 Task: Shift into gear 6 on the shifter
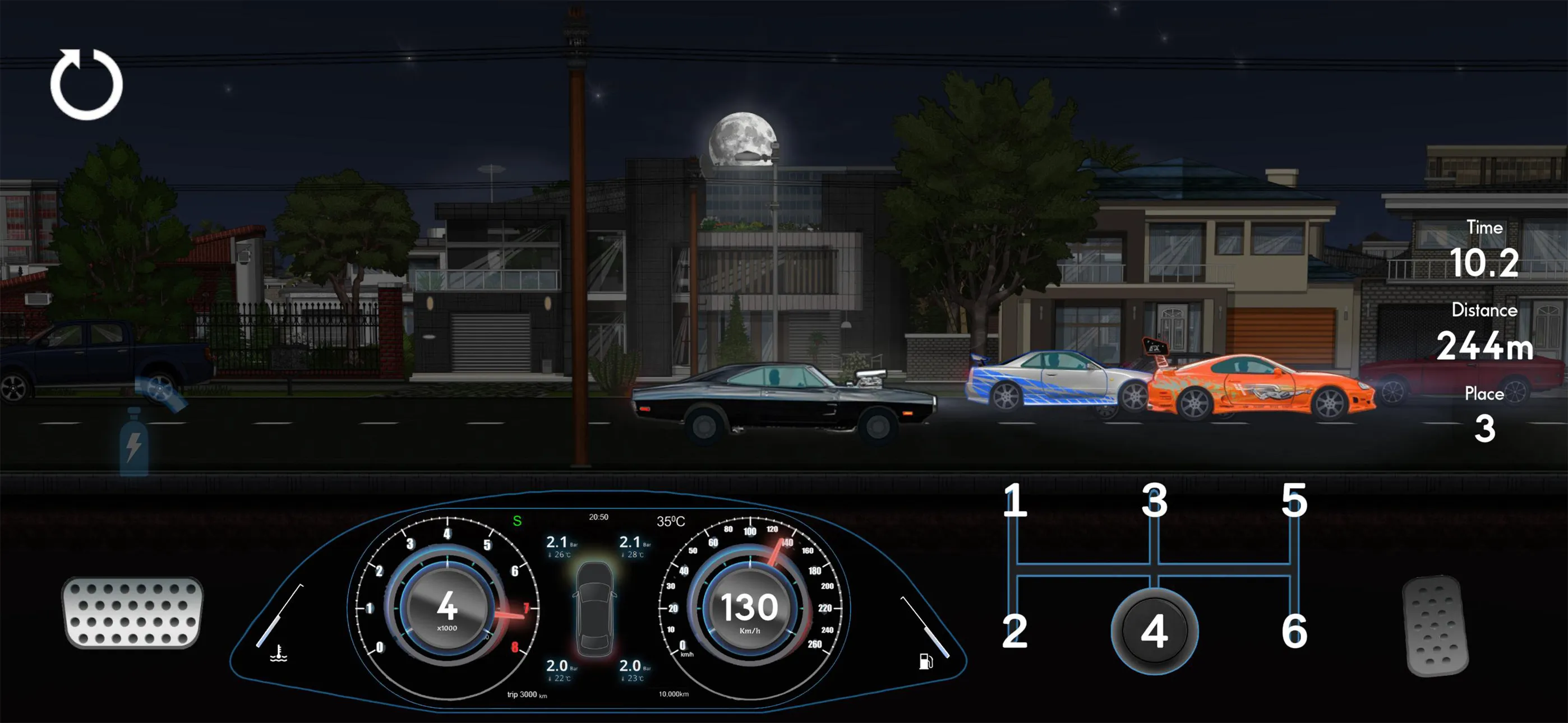coord(1297,630)
